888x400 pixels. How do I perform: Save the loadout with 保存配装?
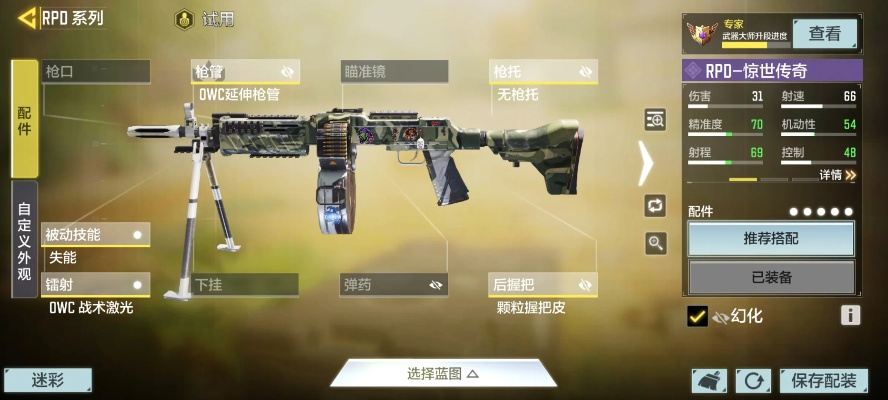[x=824, y=380]
